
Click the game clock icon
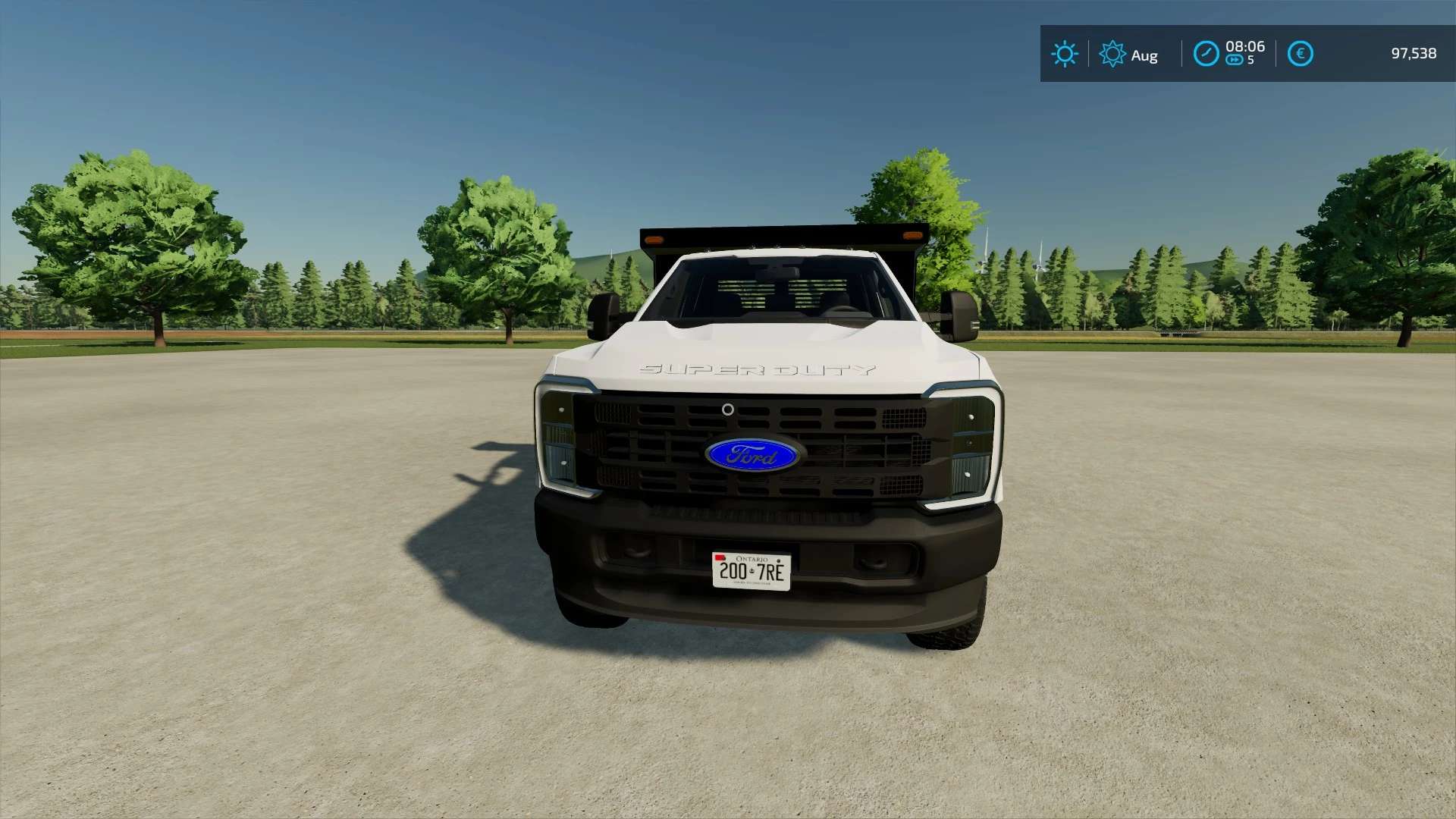click(x=1206, y=54)
